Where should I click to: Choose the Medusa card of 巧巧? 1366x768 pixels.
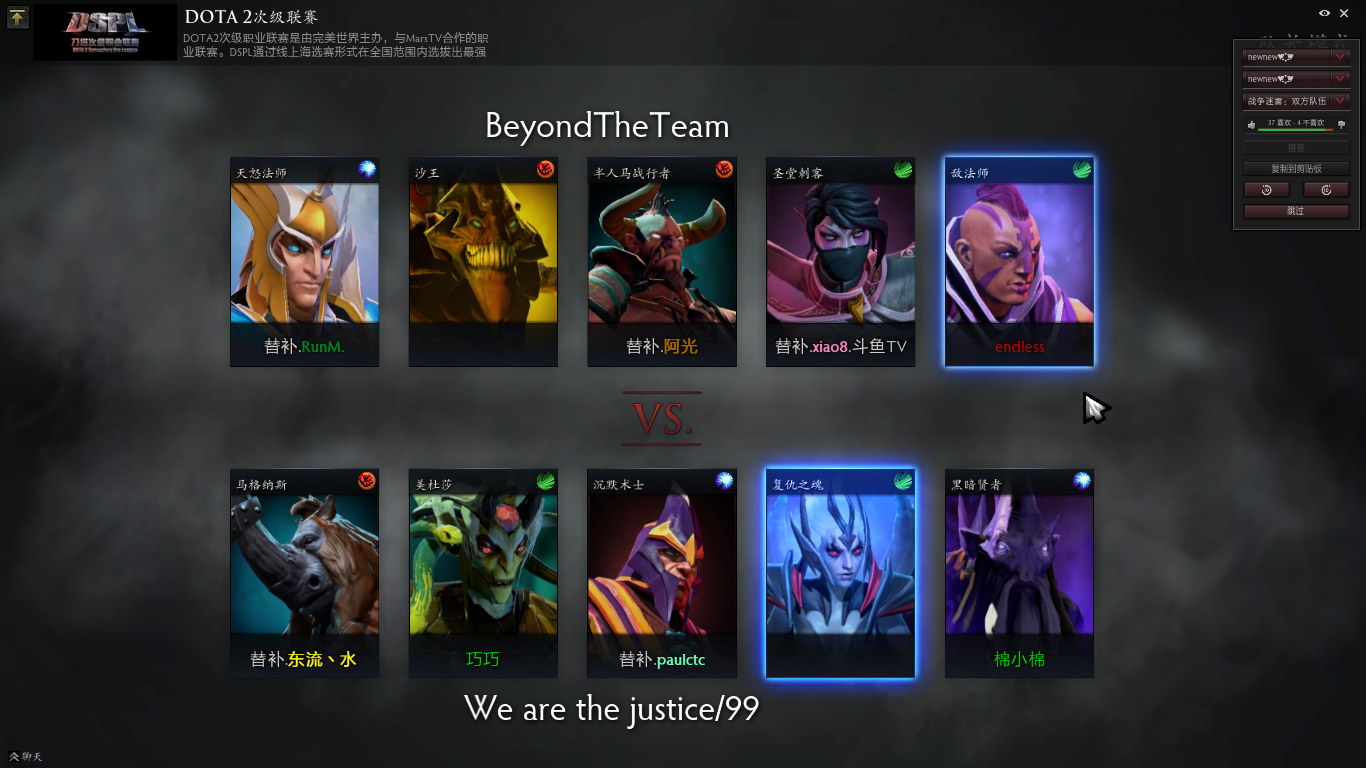tap(483, 573)
